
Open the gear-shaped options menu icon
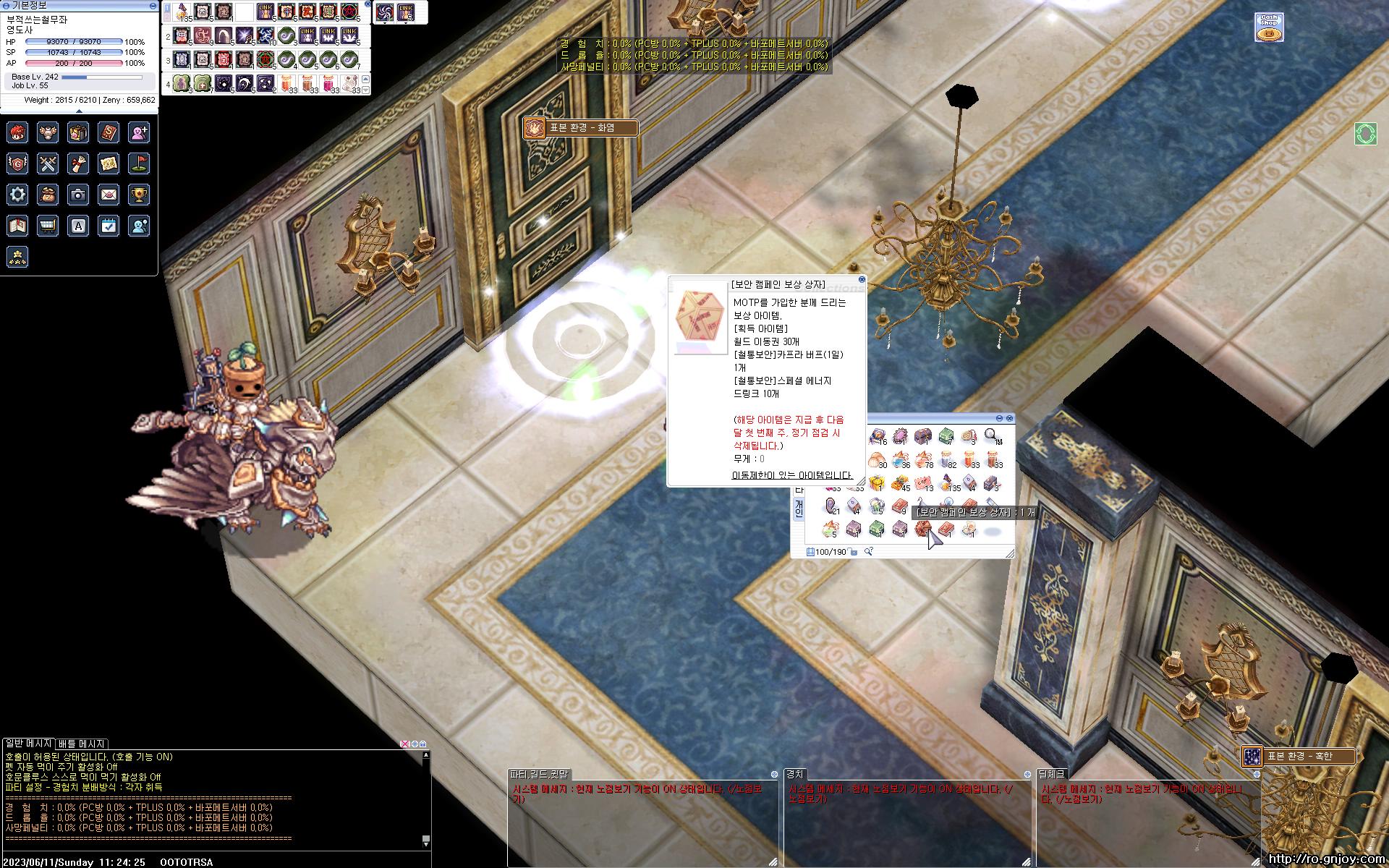(17, 194)
